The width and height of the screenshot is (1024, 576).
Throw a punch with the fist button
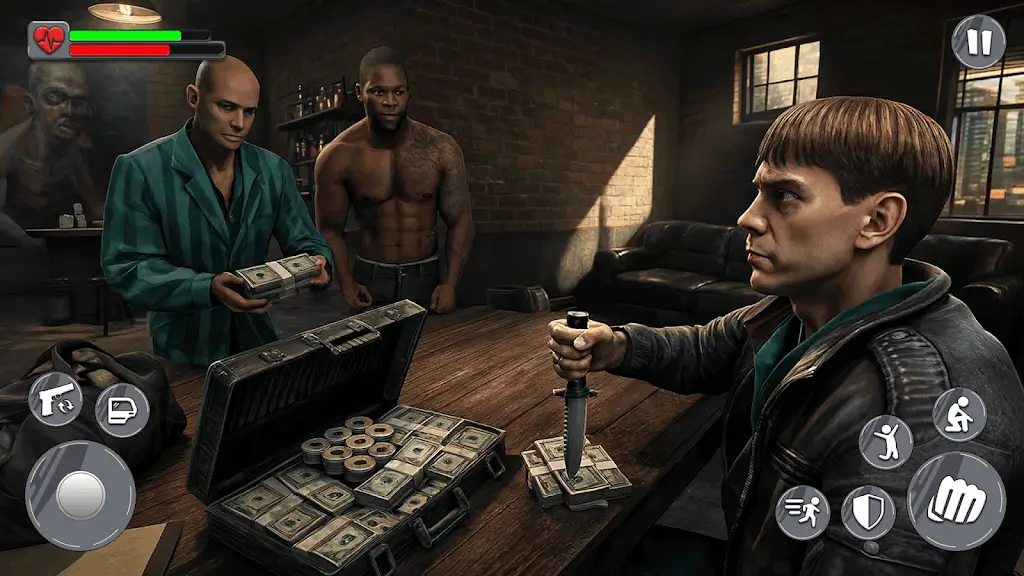(956, 500)
